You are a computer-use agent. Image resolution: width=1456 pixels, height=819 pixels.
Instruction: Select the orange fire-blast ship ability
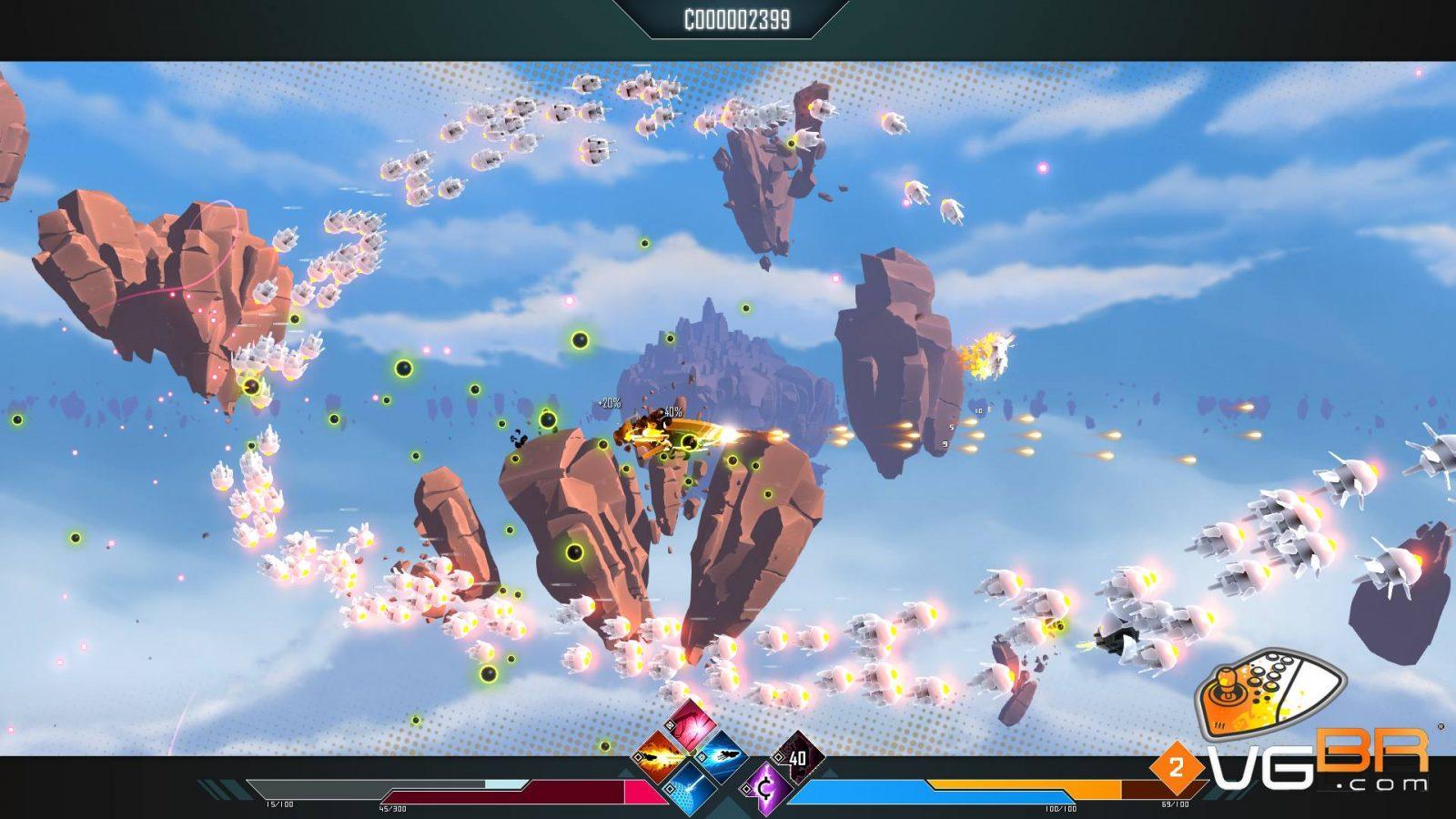click(660, 757)
